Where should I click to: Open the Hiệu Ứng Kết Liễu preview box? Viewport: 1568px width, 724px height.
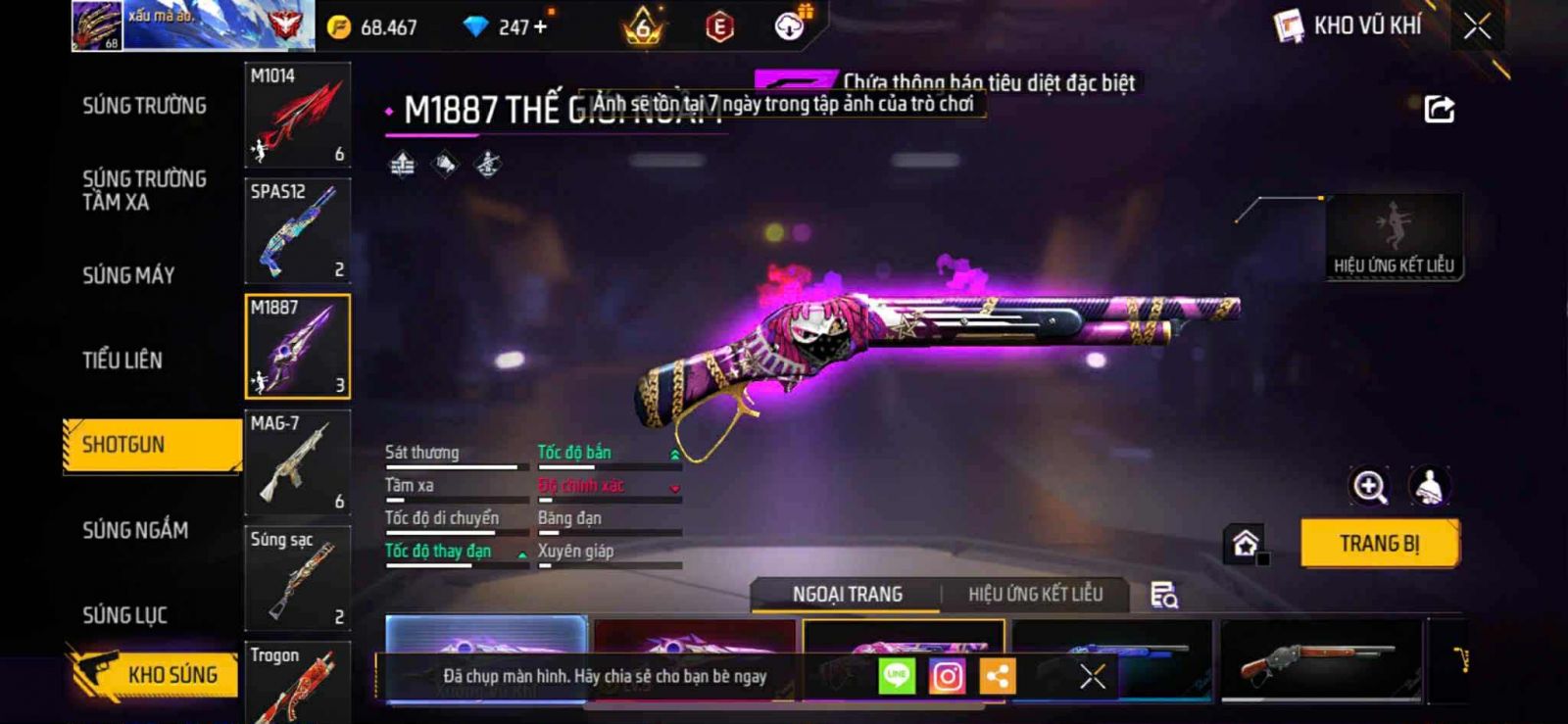coord(1394,237)
